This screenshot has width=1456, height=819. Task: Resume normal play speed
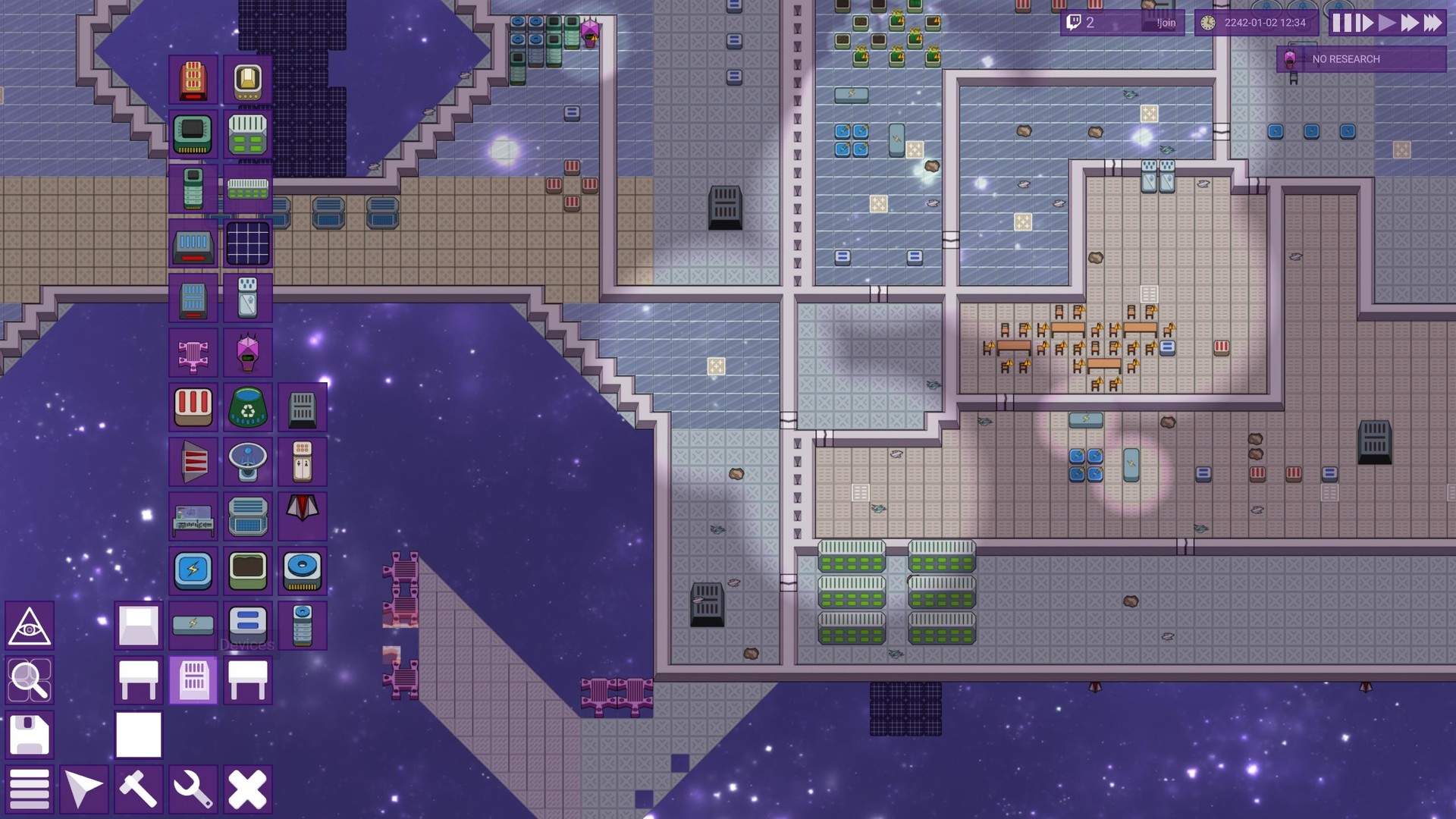pyautogui.click(x=1387, y=23)
